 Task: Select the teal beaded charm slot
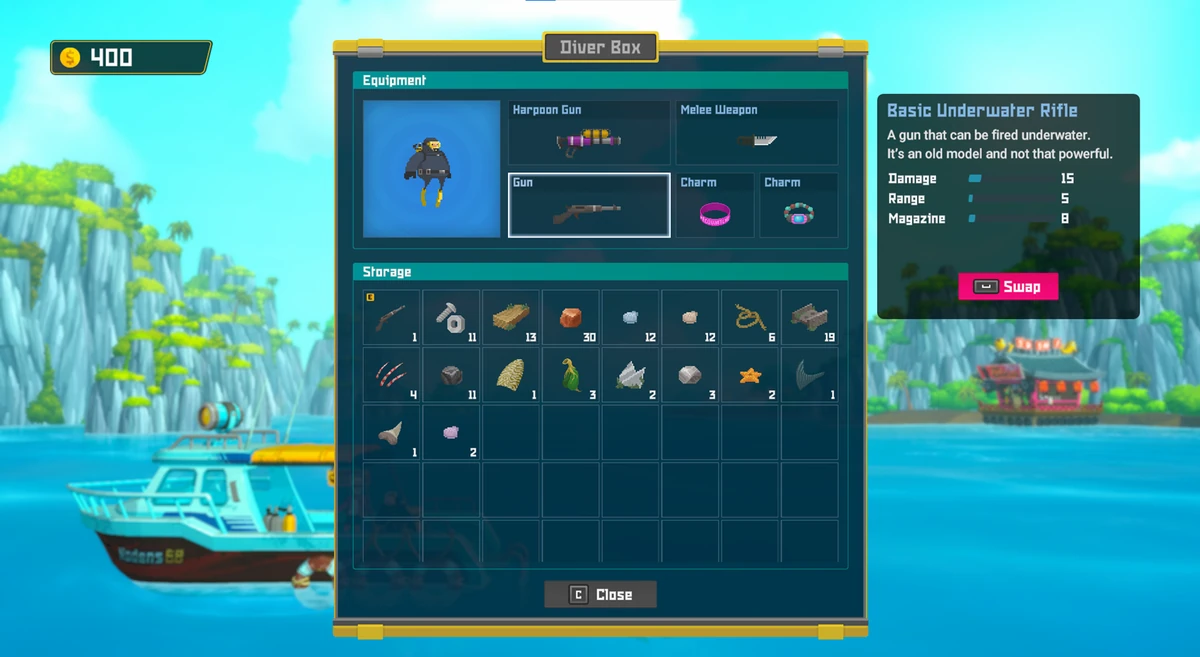click(x=798, y=206)
